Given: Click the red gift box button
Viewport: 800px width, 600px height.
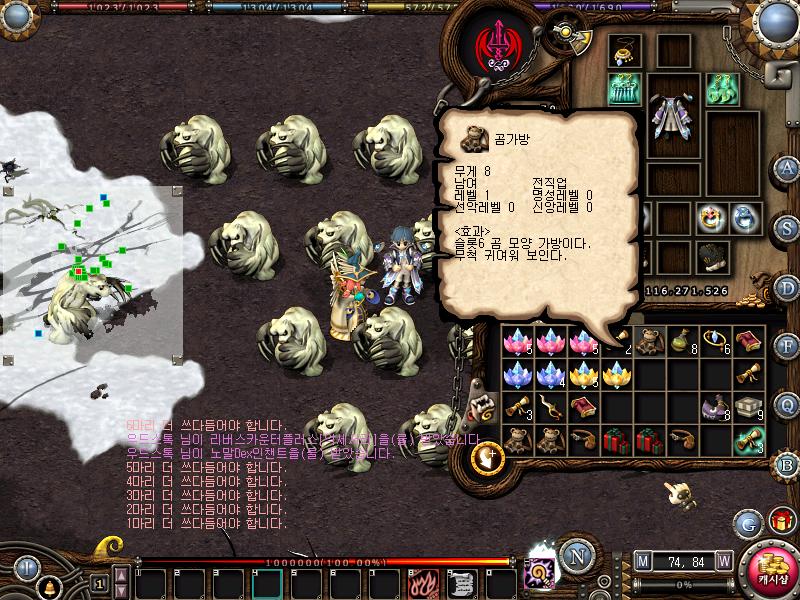Looking at the screenshot, I should 780,520.
